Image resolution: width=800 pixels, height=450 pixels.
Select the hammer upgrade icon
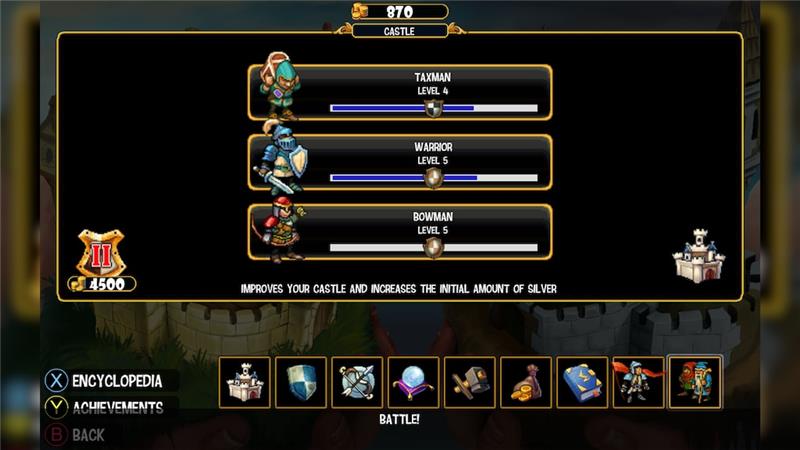coord(469,382)
